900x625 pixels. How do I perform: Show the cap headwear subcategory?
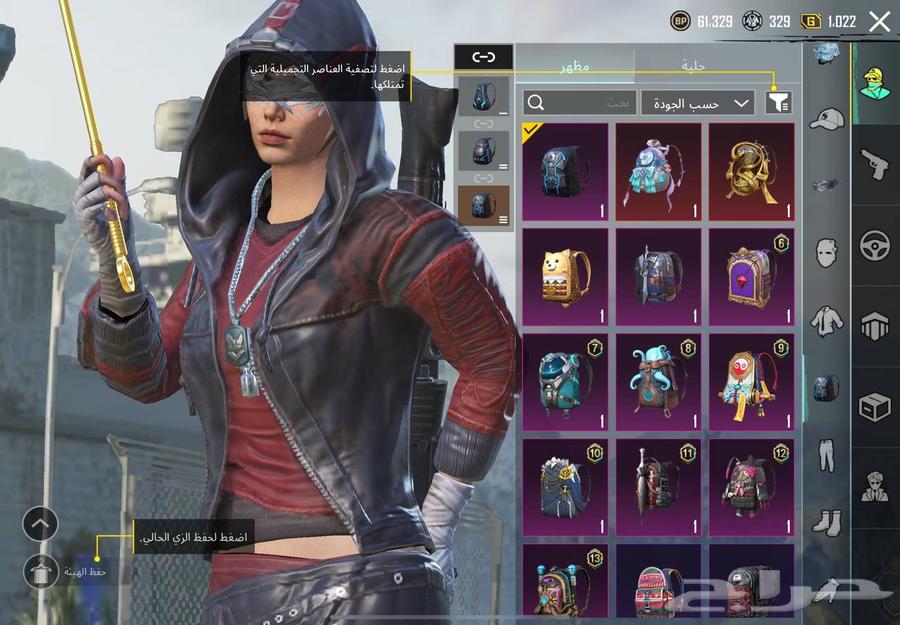coord(827,119)
